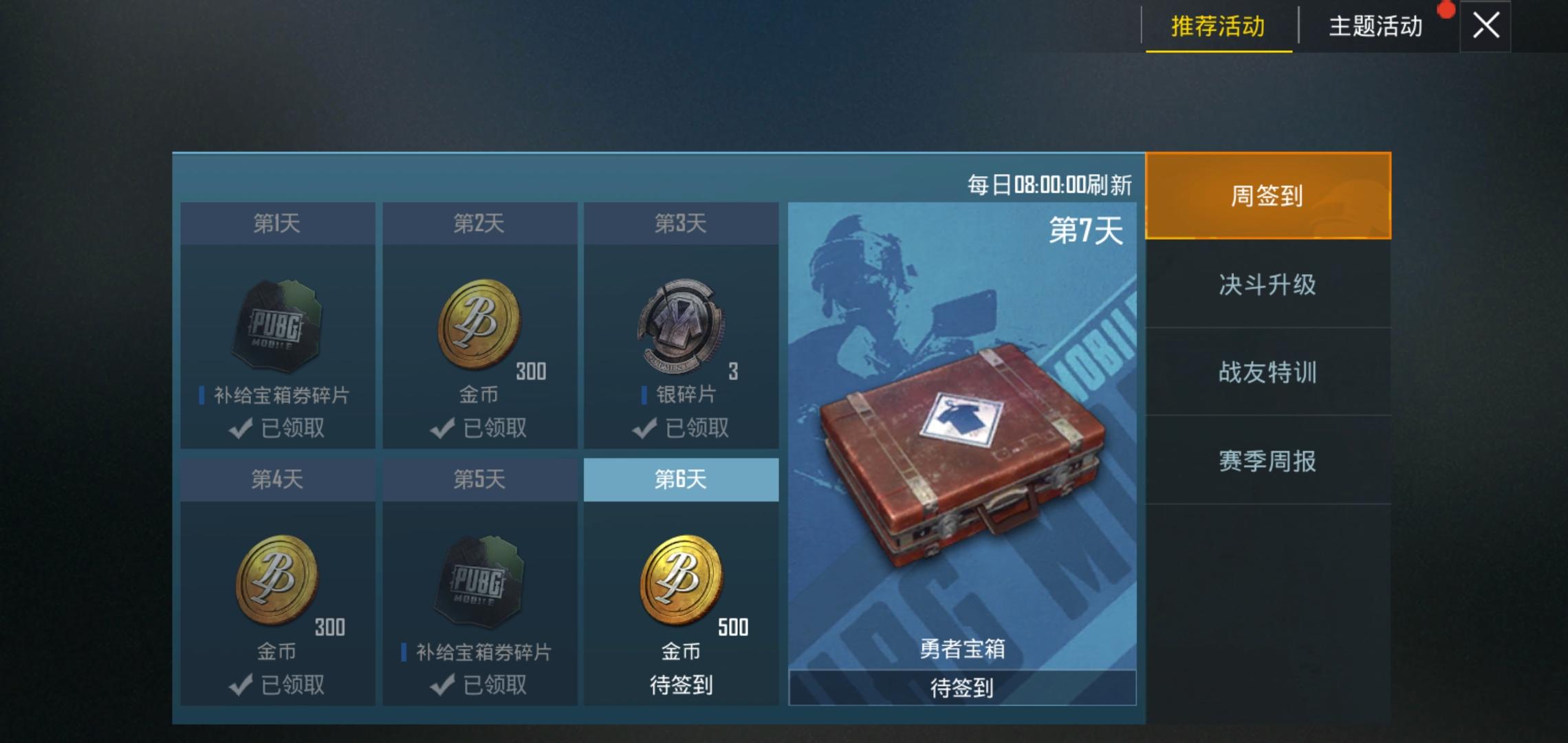Switch to the 推荐活动 tab

click(x=1217, y=28)
